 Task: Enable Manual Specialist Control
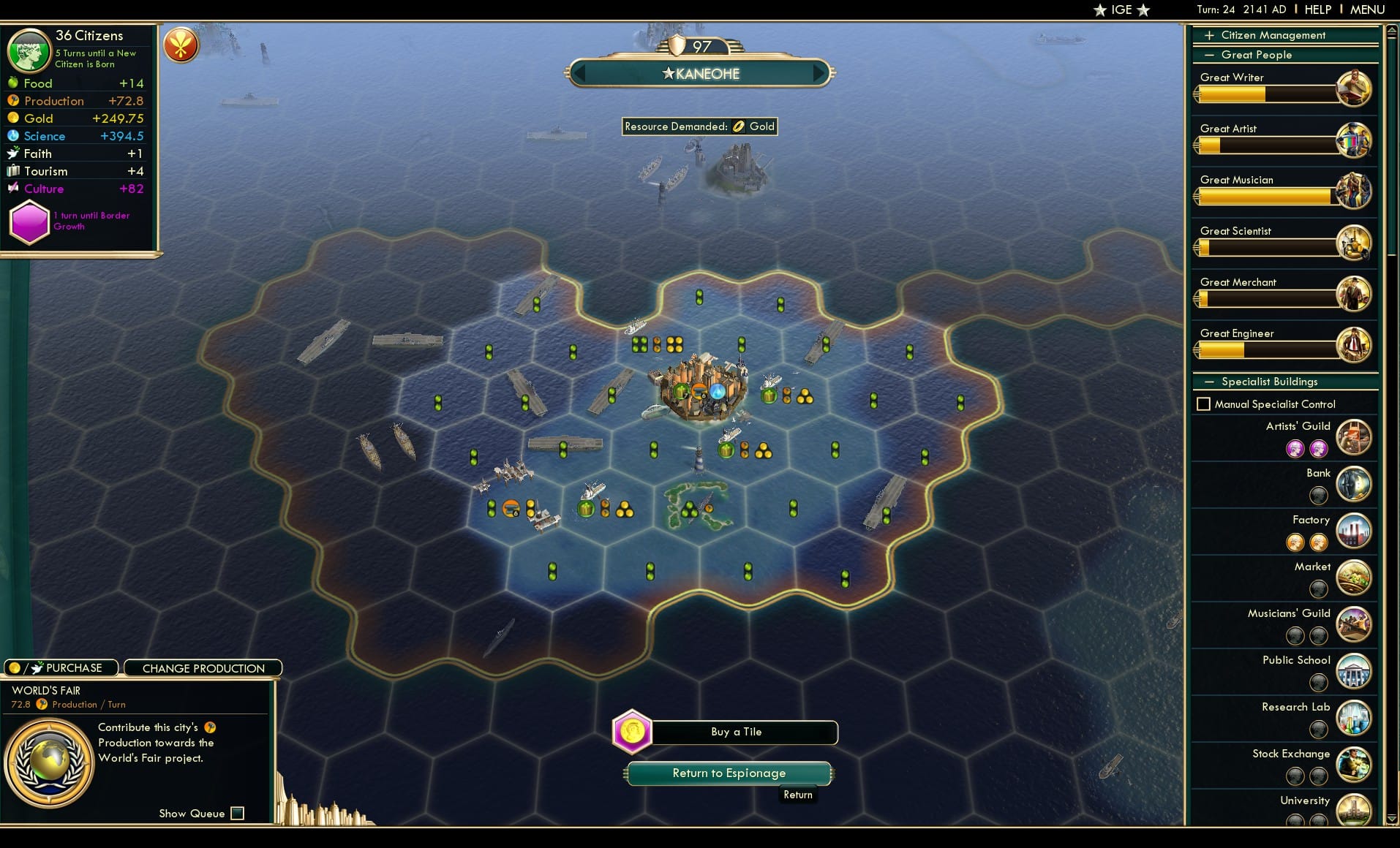(x=1204, y=403)
